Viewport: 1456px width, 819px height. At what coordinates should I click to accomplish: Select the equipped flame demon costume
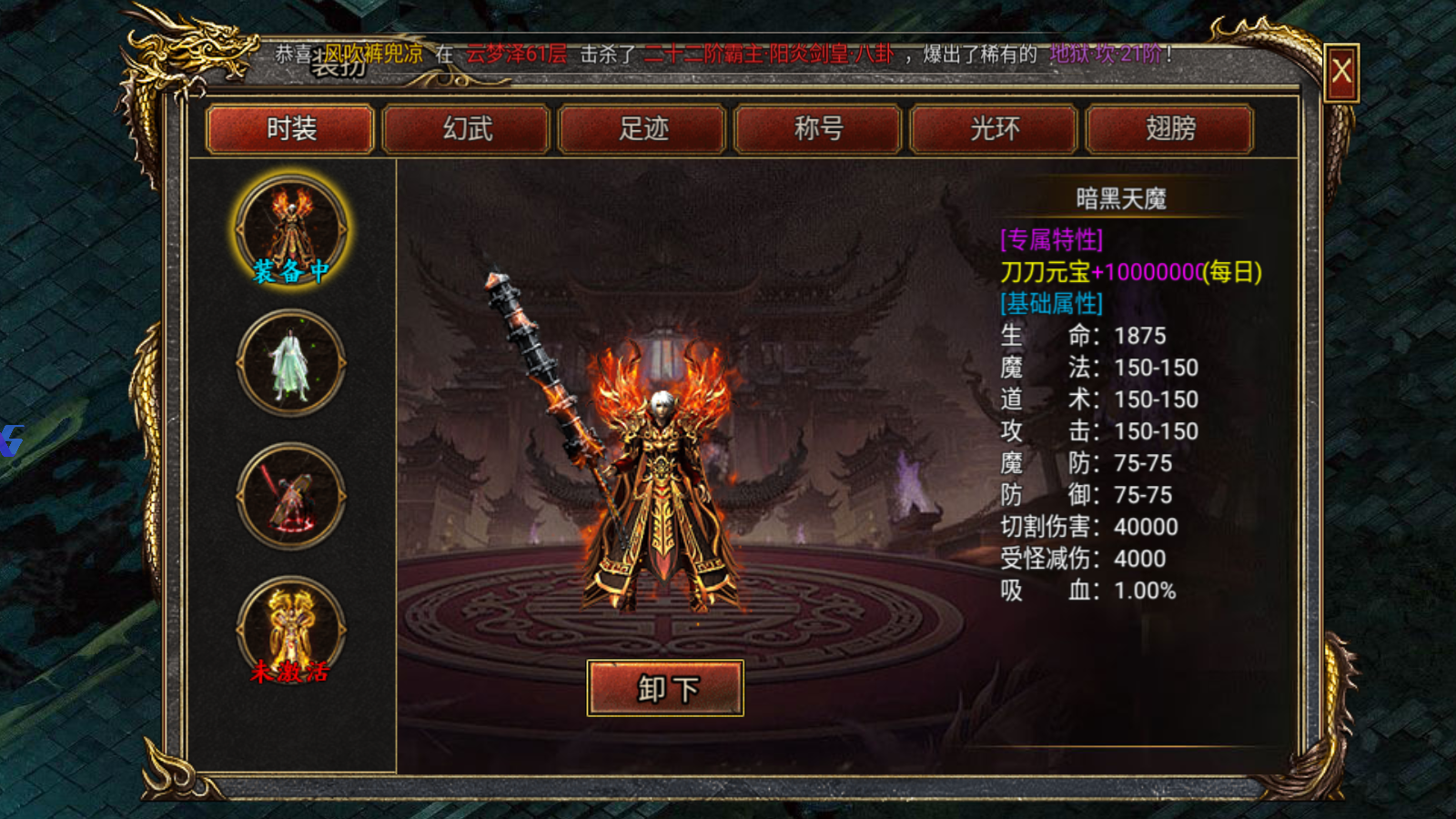coord(291,229)
